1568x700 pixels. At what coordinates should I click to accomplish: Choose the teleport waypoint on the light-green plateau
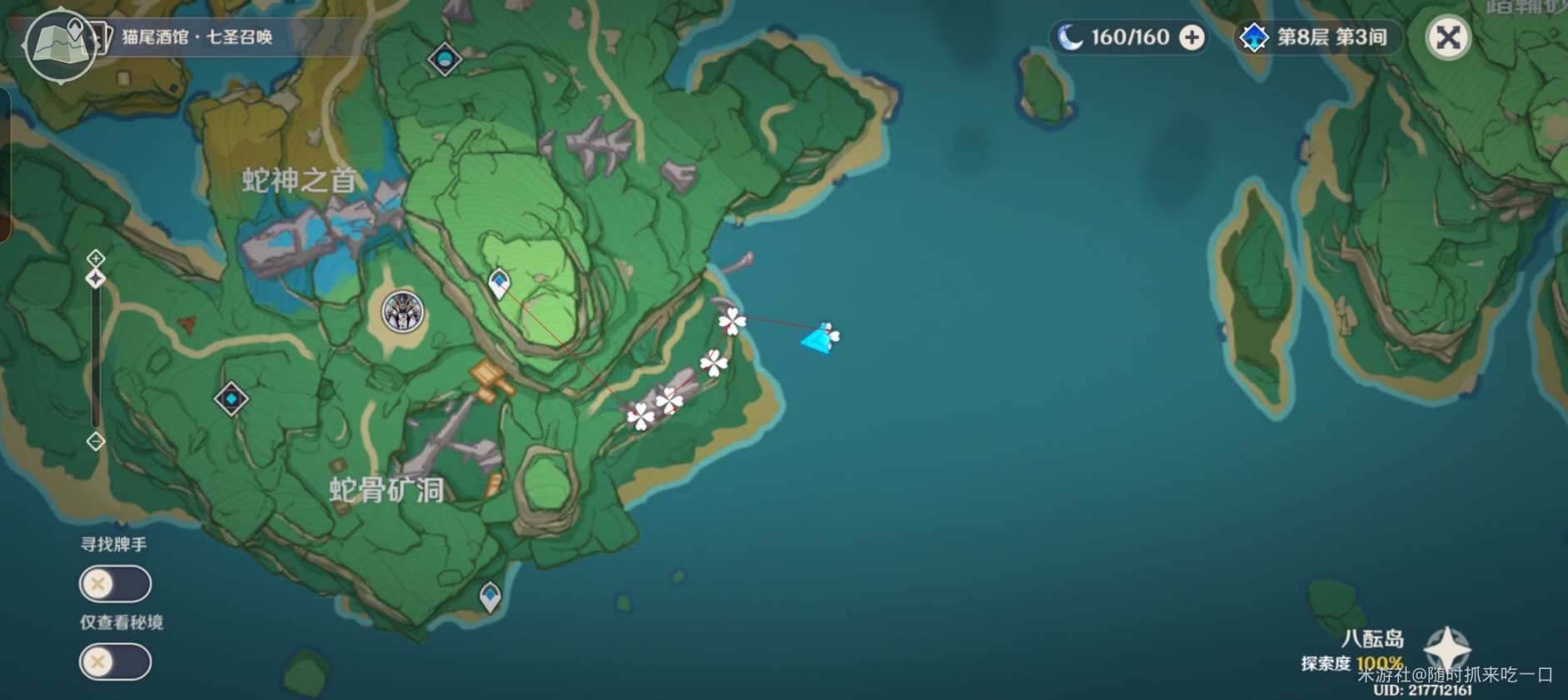coord(499,284)
